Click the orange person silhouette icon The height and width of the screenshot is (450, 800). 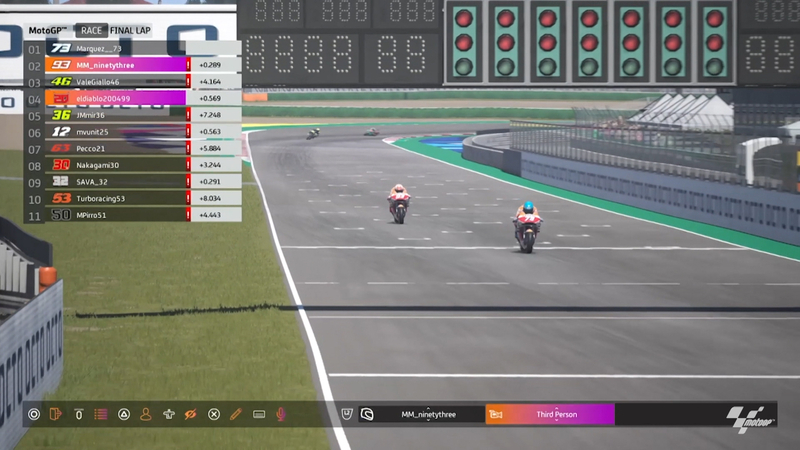(146, 414)
